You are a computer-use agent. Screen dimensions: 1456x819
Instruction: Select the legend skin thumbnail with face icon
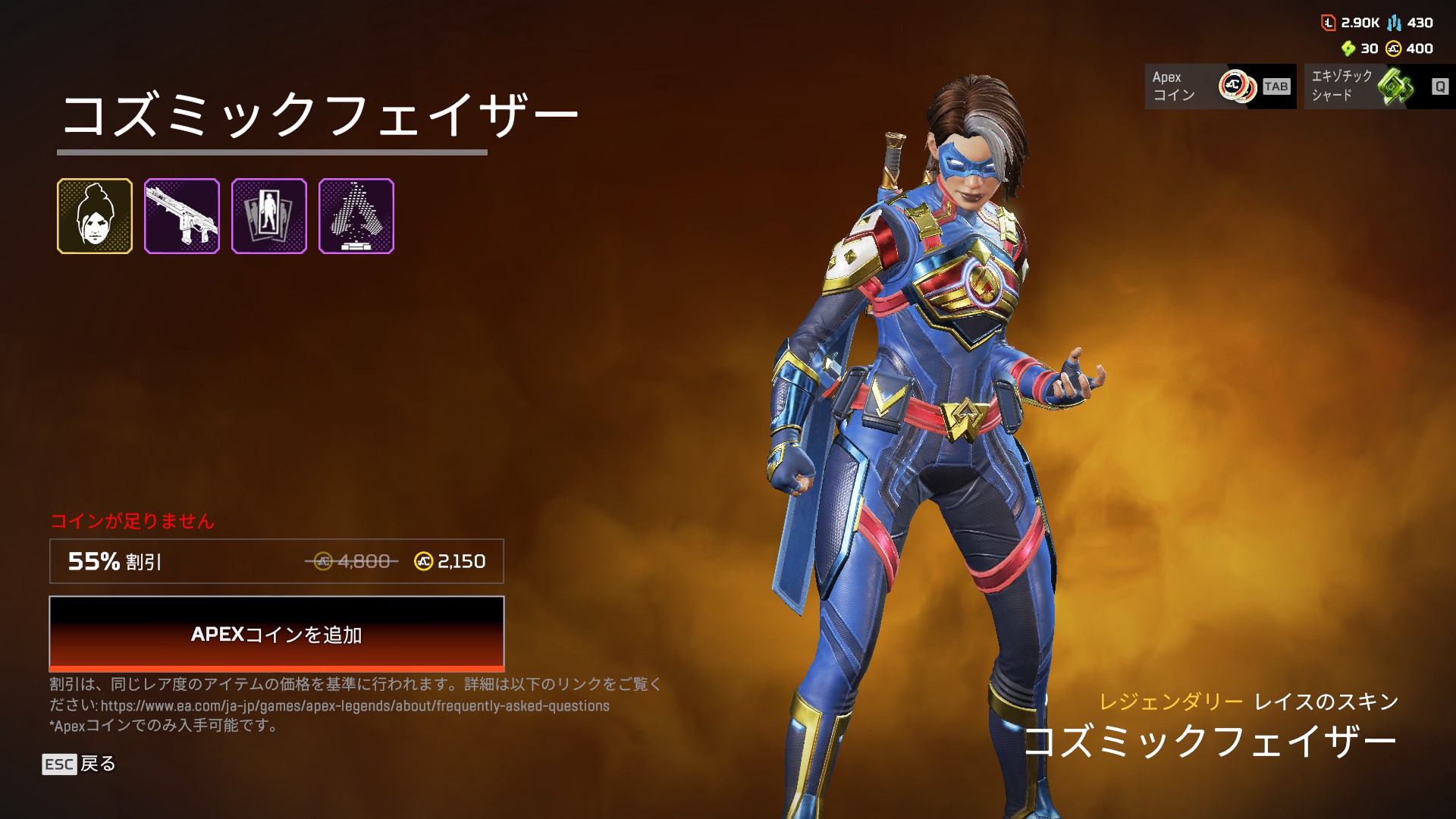(95, 216)
